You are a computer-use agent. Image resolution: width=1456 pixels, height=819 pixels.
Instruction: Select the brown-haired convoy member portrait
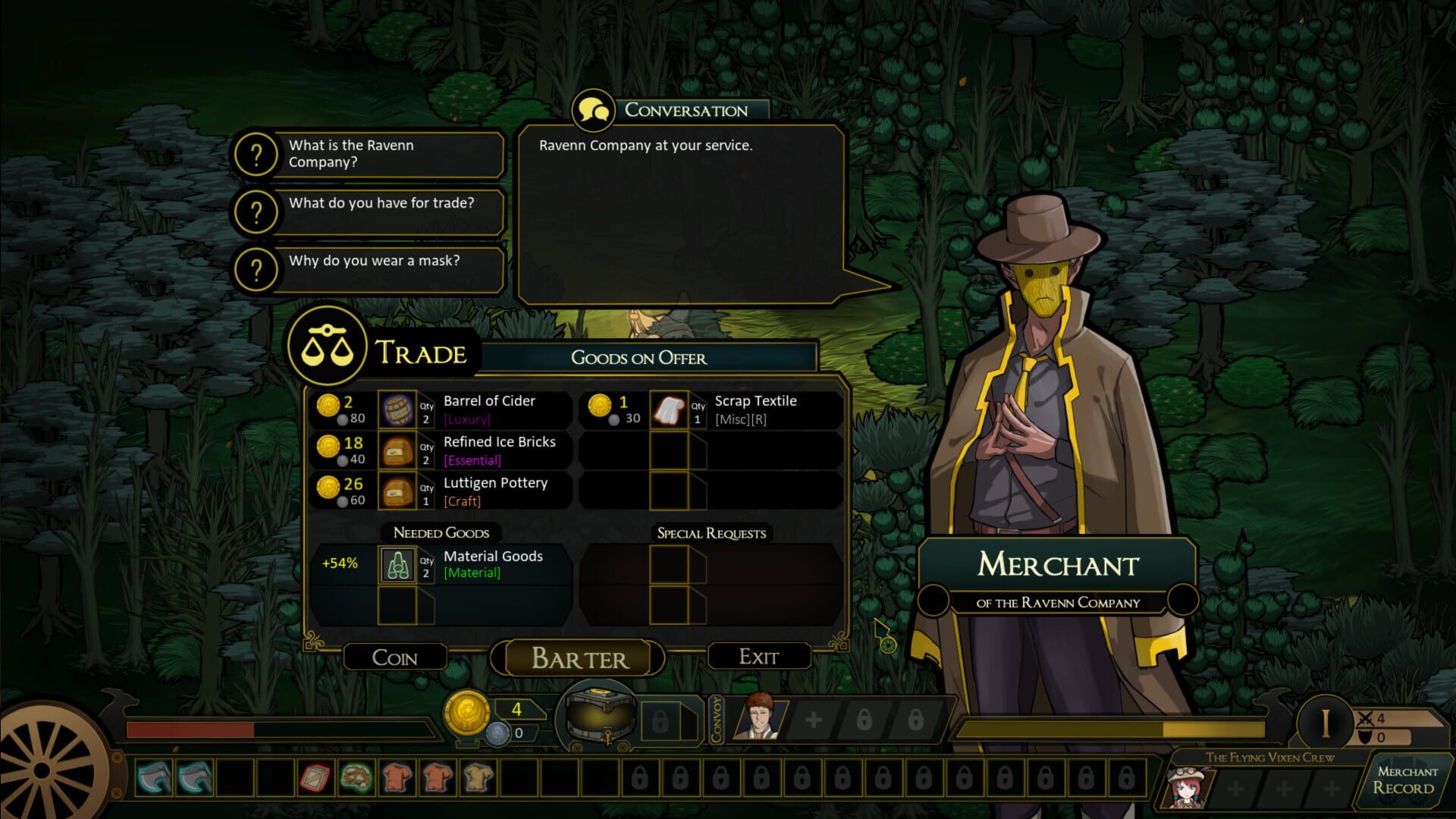coord(759,717)
